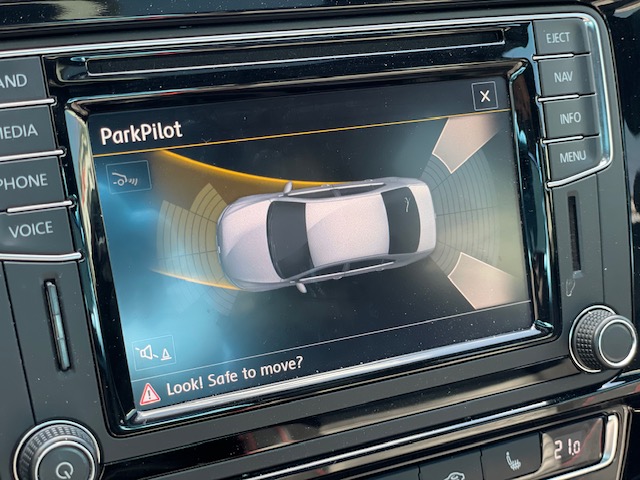Choose the INFO button
640x480 pixels.
tap(570, 117)
